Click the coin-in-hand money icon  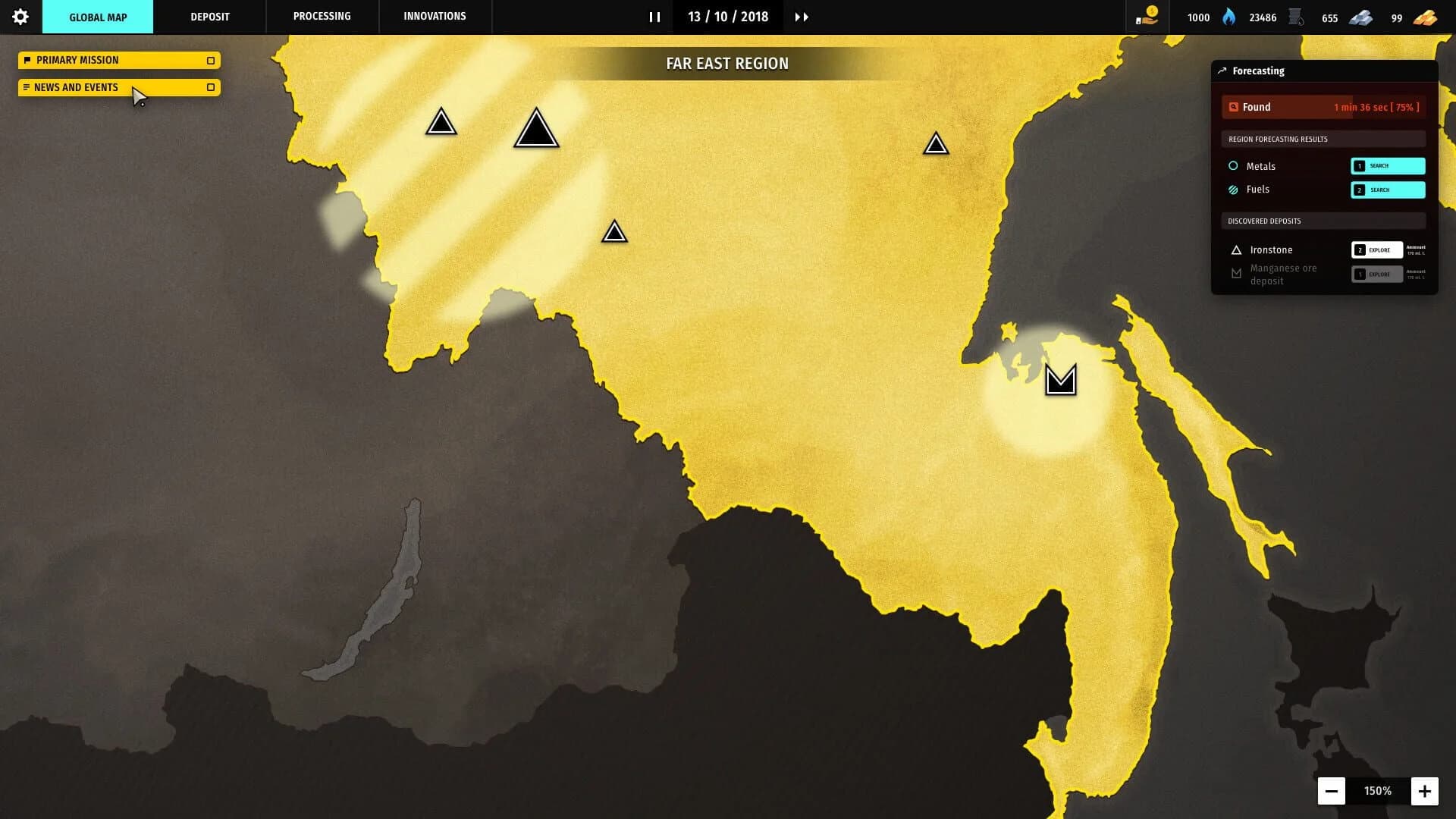[x=1145, y=16]
